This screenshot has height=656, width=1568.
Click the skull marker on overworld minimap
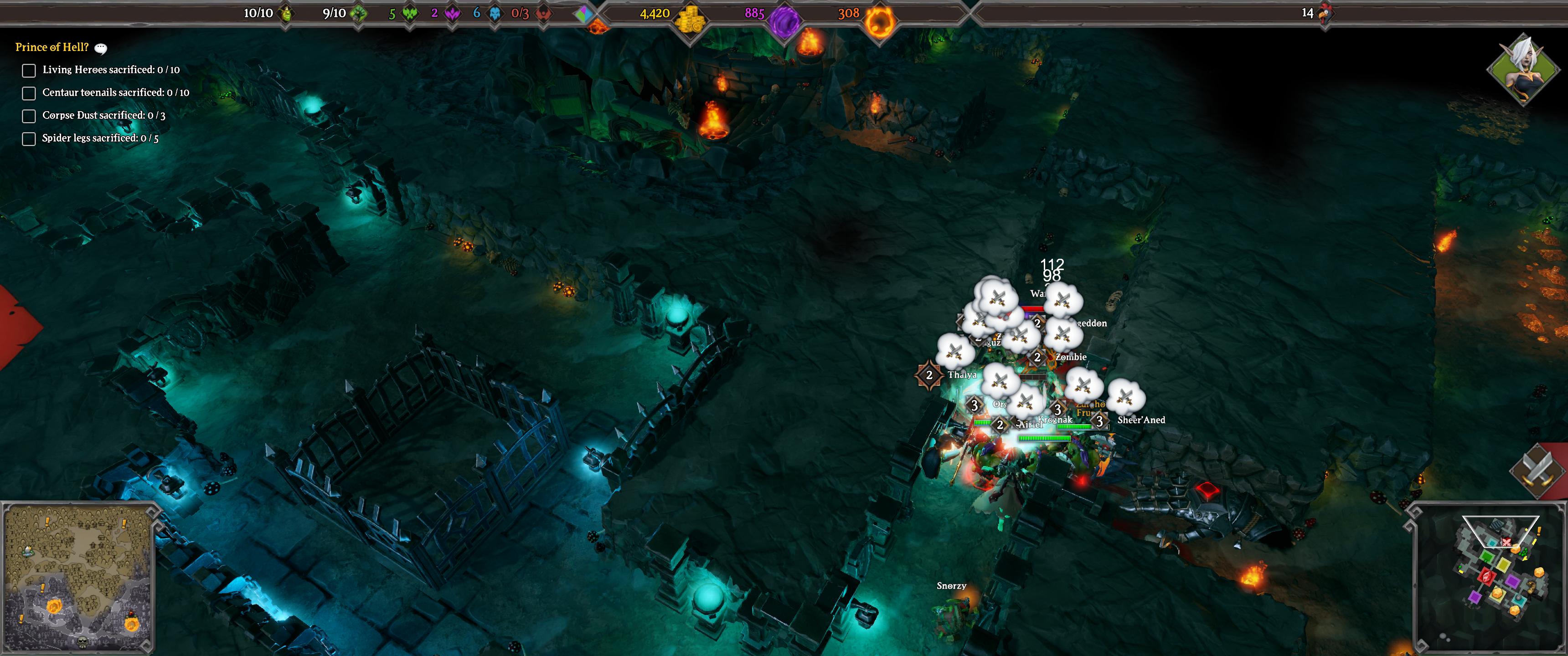click(x=83, y=643)
